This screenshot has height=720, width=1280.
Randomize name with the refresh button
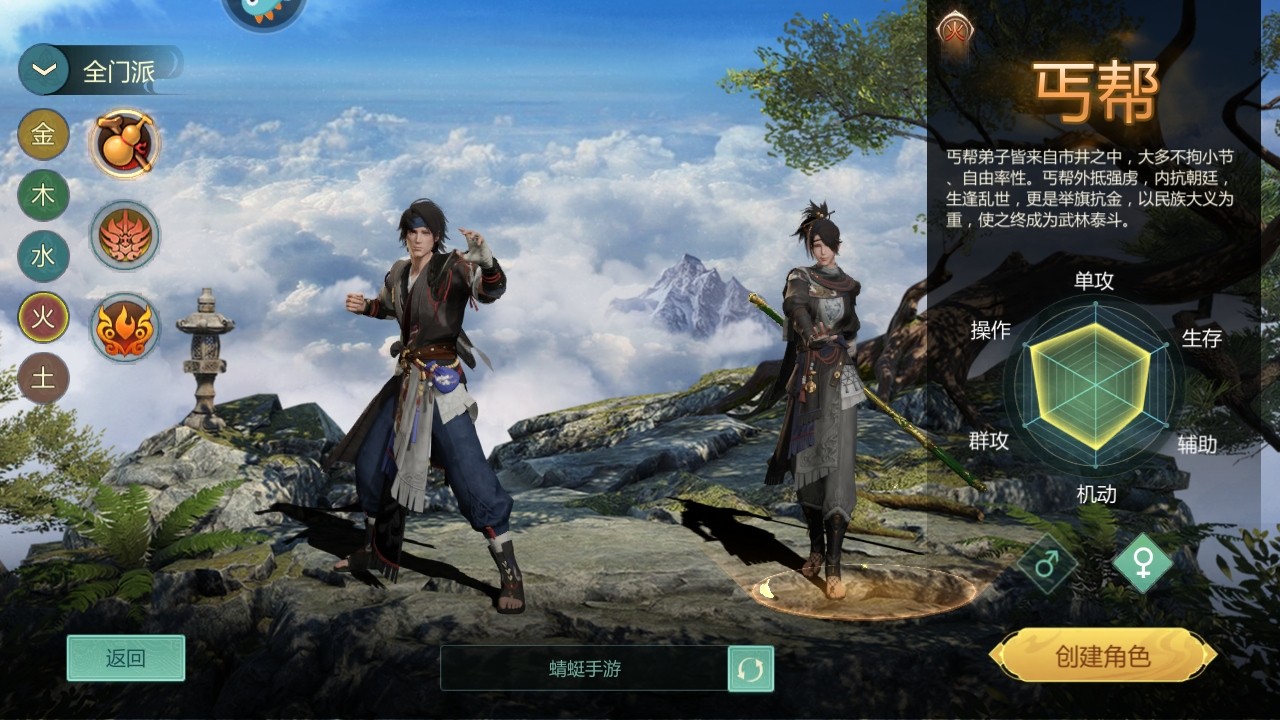(x=750, y=669)
